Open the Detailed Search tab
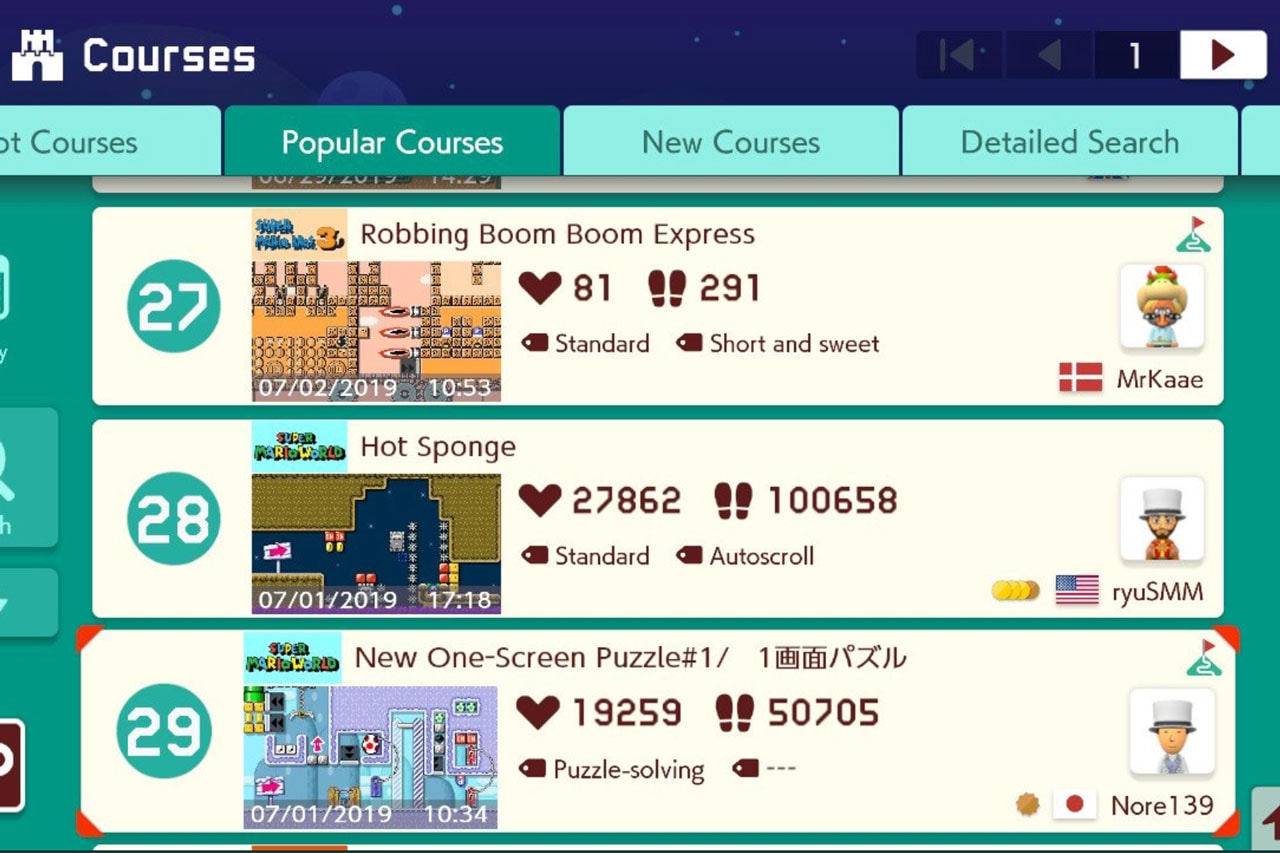Screen dimensions: 1280x853 (x=1070, y=142)
